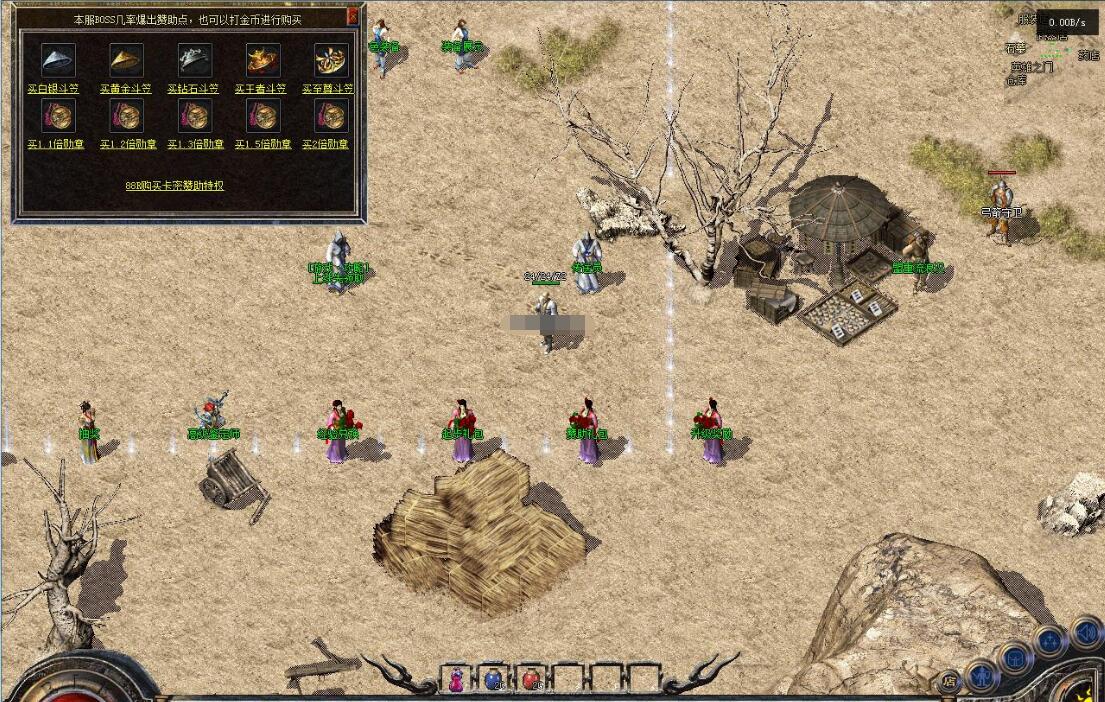
Task: Choose the 买钻石斗笠 purchase link
Action: click(194, 89)
